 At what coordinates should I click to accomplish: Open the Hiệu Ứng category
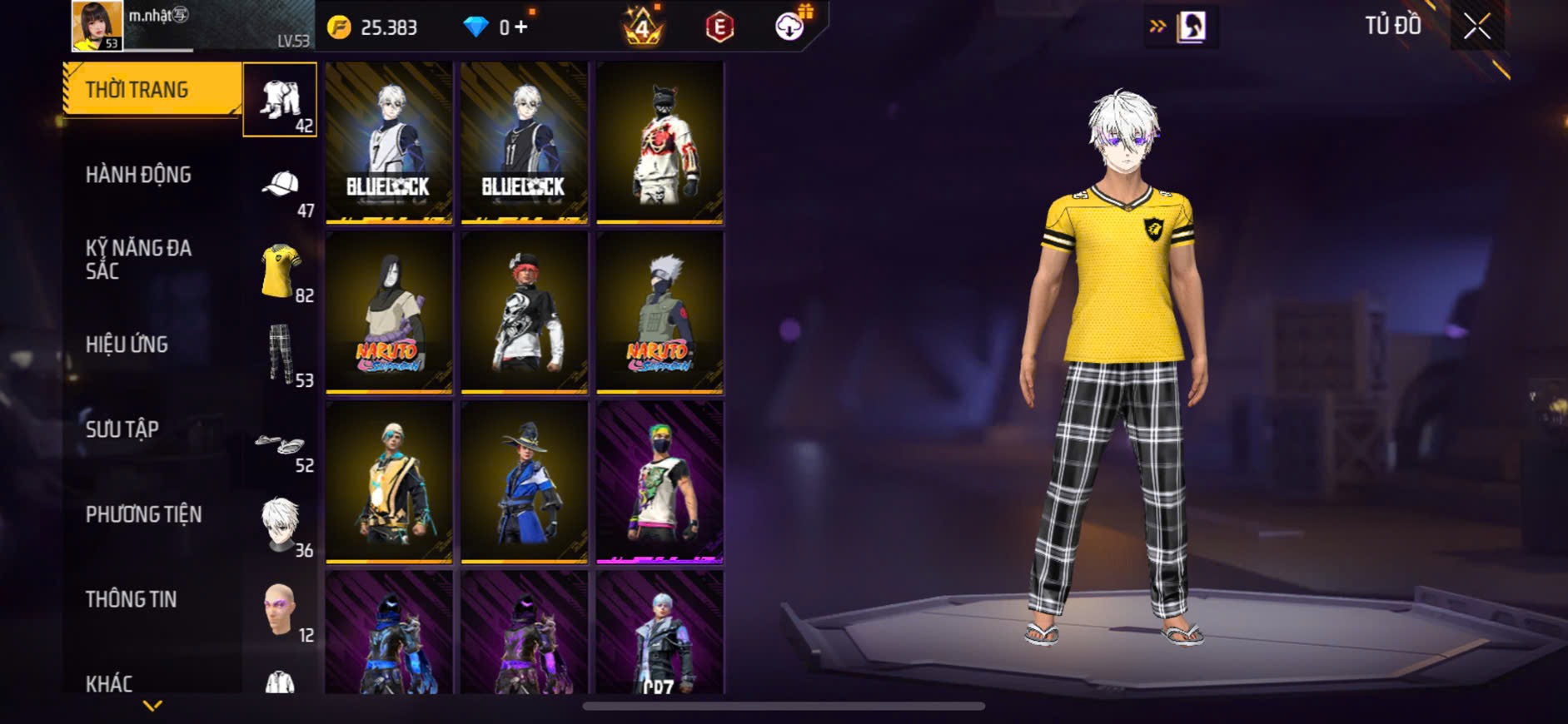coord(127,345)
